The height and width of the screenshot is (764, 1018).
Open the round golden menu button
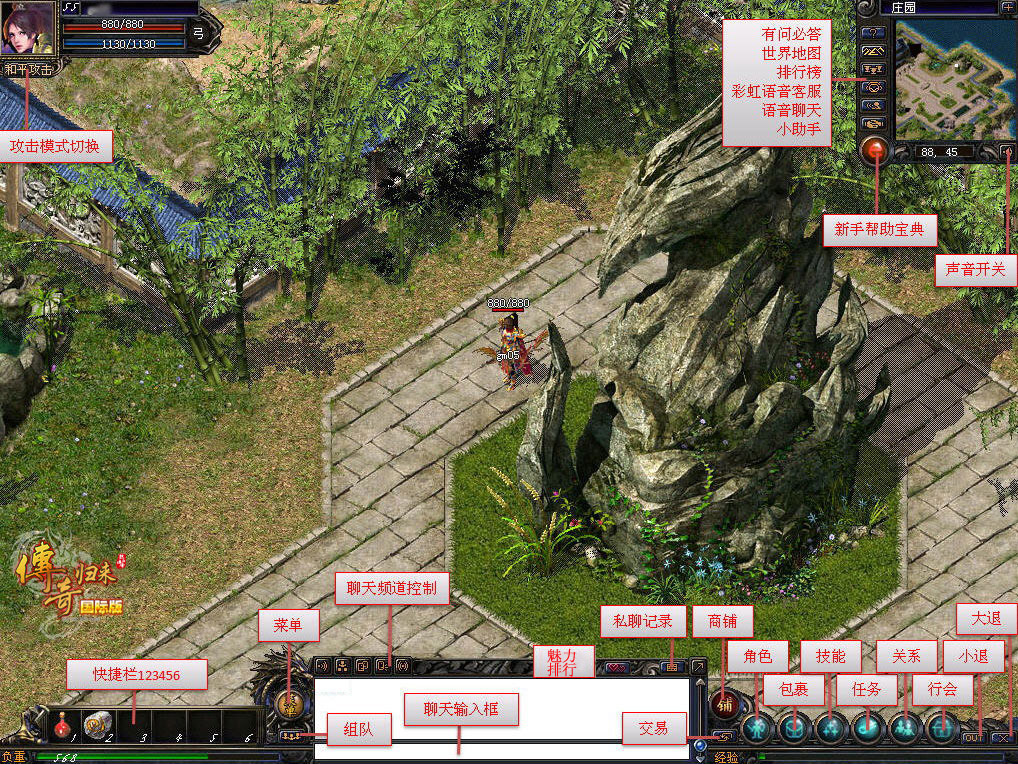pos(289,705)
